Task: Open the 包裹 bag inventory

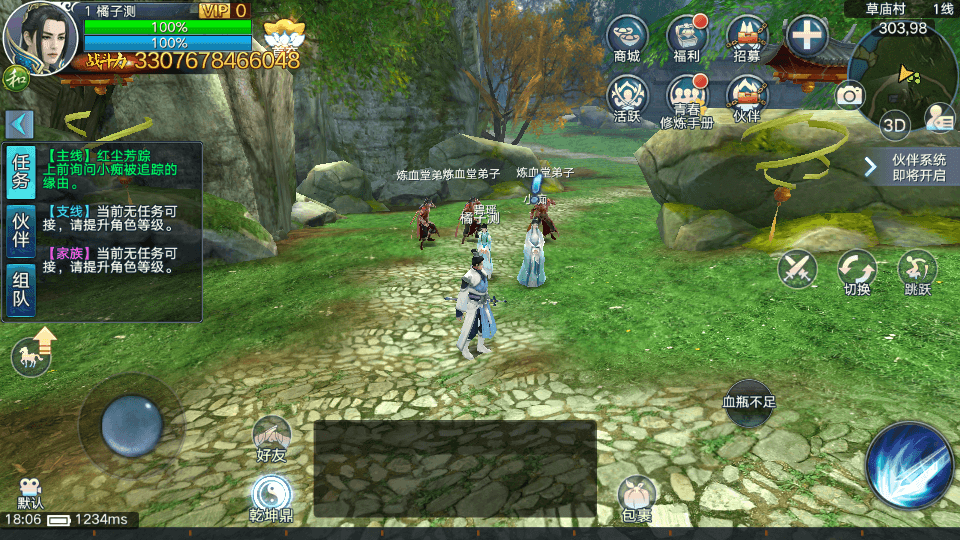Action: point(637,497)
